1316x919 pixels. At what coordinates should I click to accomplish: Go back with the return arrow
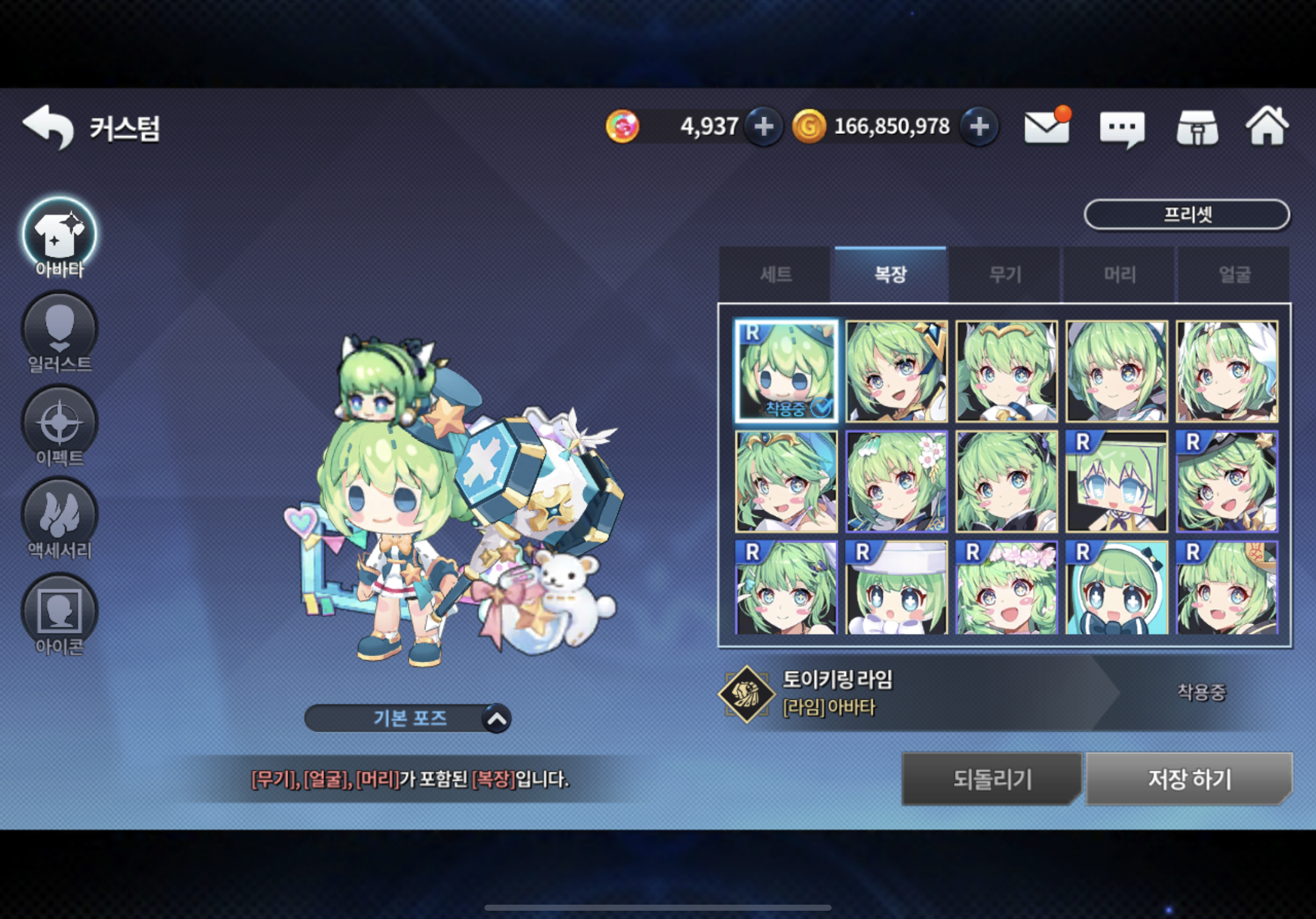(48, 127)
